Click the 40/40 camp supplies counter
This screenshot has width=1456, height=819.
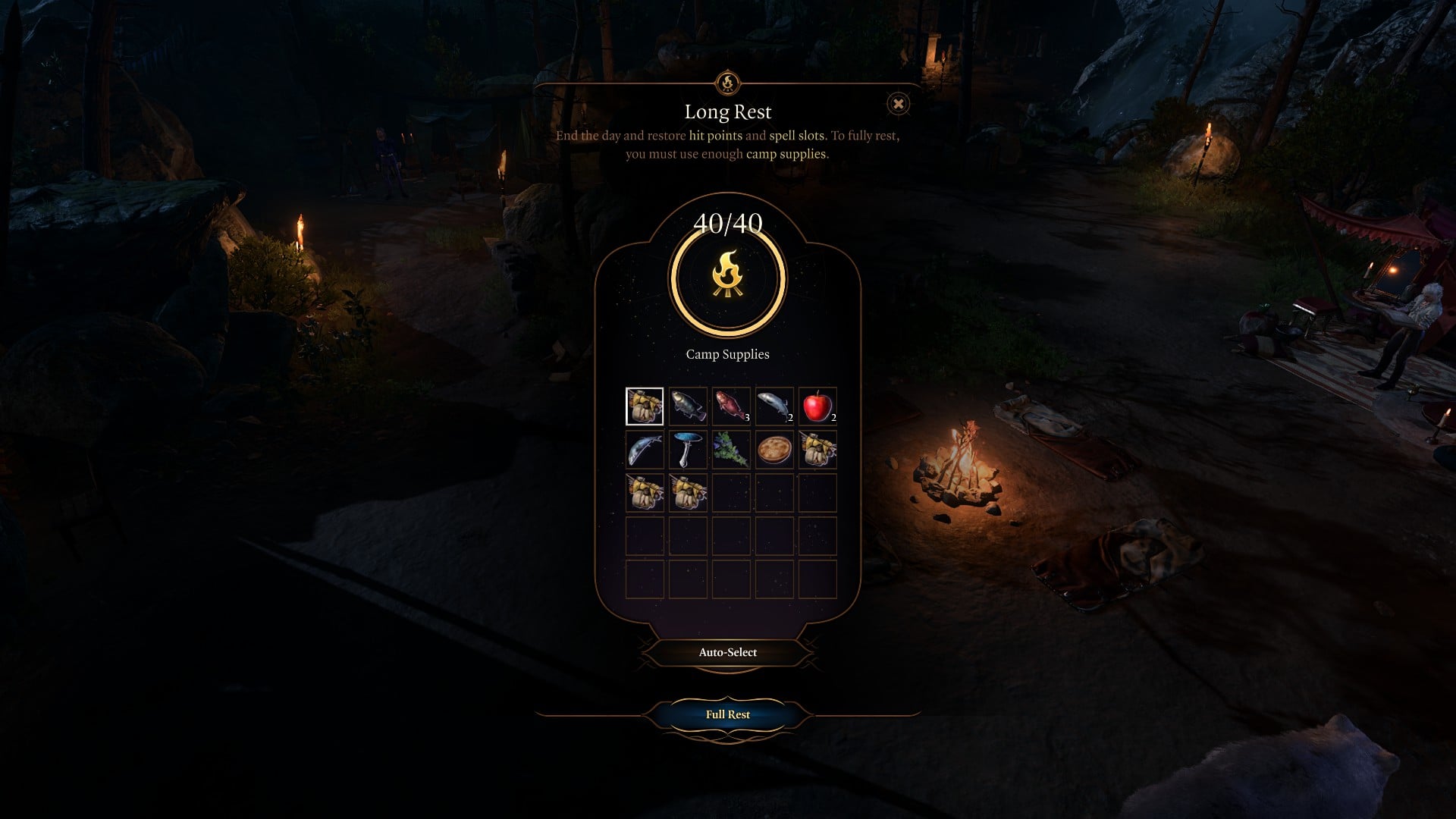click(x=729, y=222)
